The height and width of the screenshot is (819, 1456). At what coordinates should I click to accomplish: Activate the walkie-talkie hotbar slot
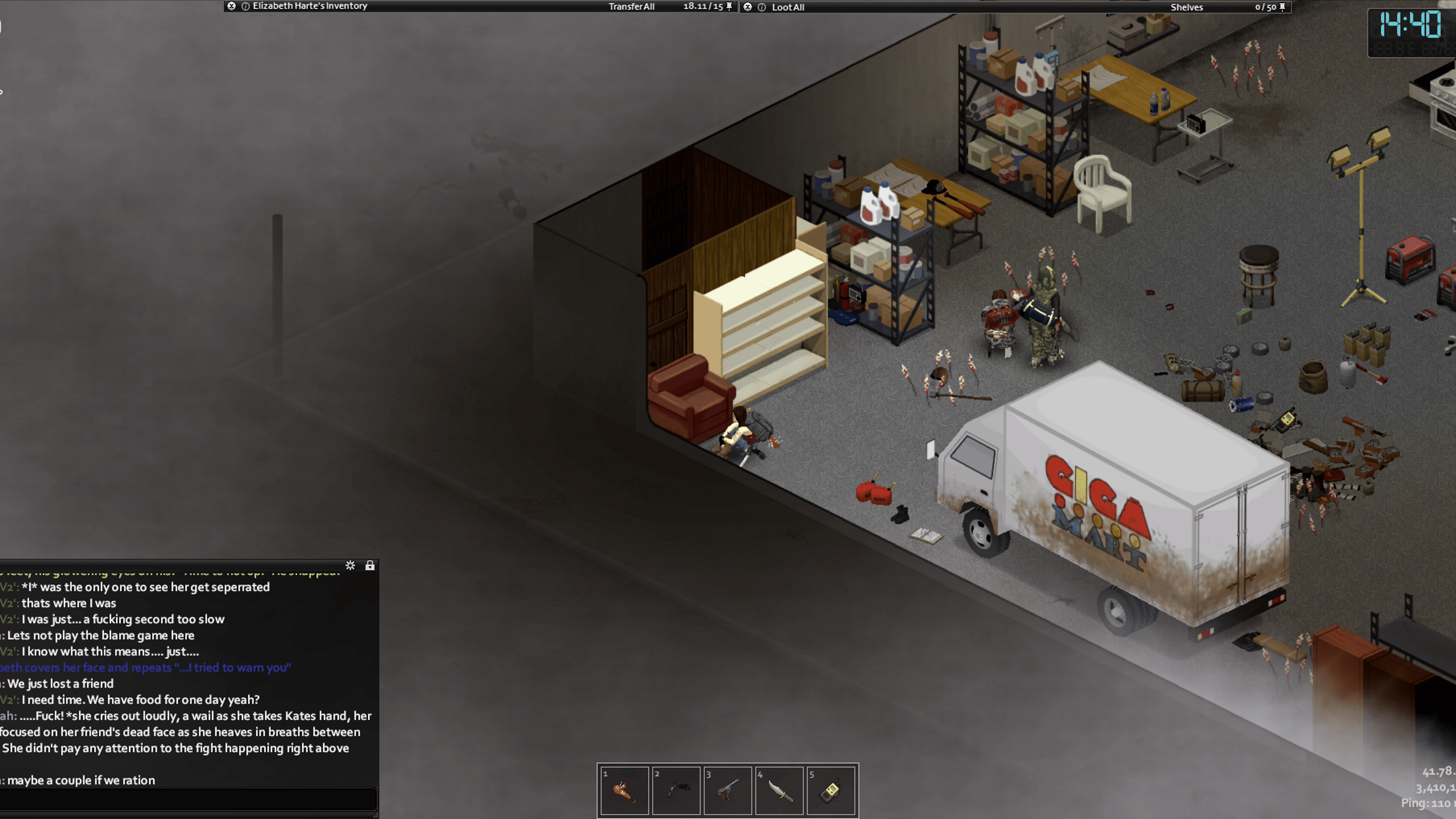[x=831, y=790]
